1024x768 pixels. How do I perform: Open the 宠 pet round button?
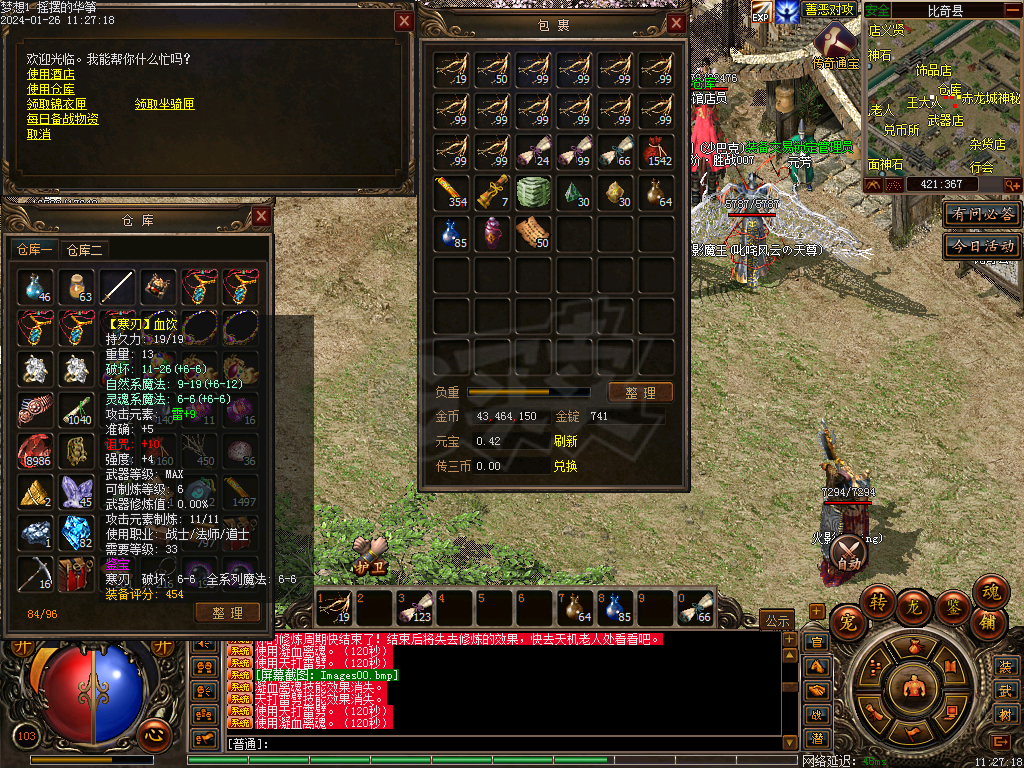click(849, 618)
